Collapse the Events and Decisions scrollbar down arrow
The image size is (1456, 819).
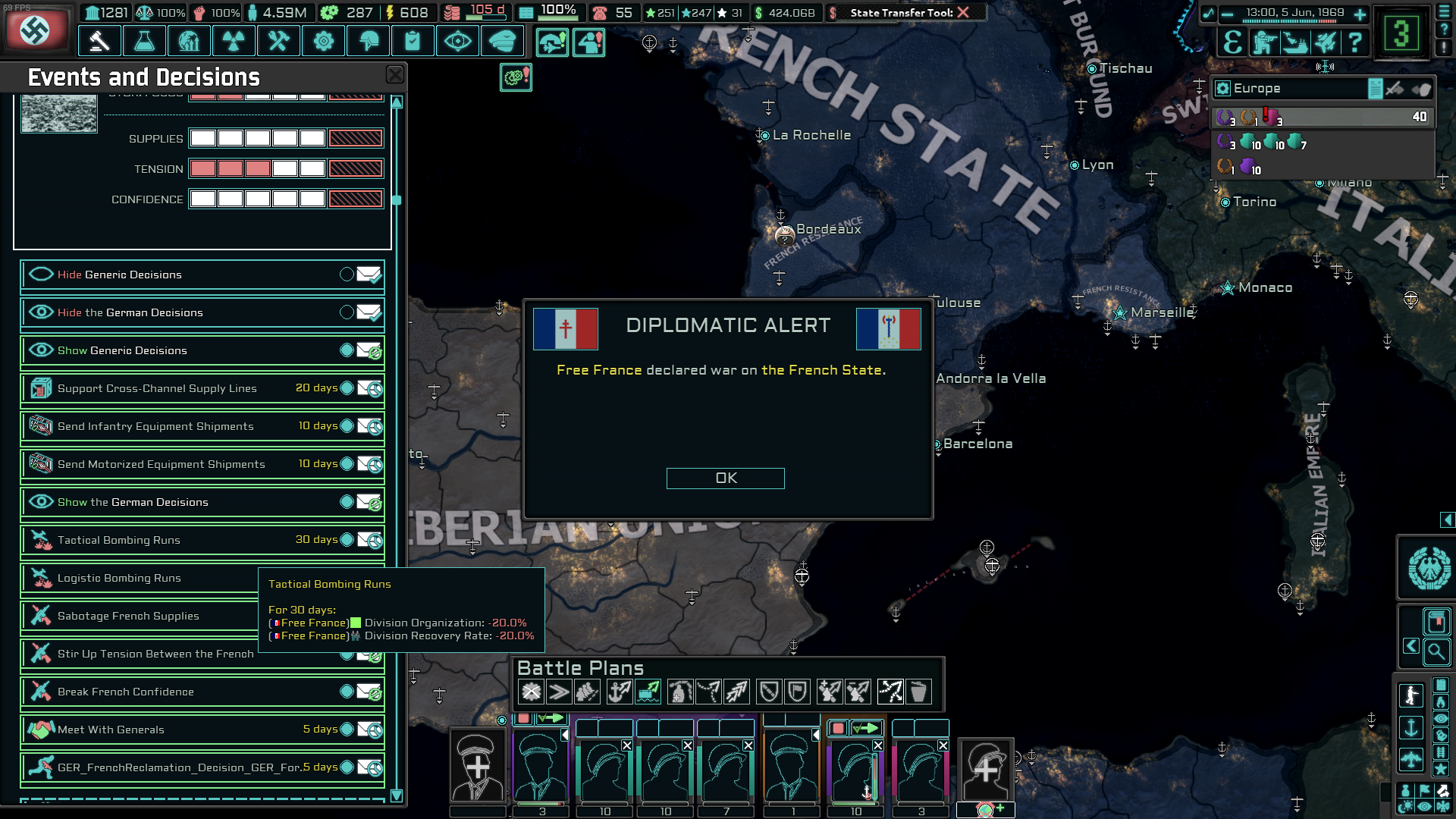coord(395,795)
